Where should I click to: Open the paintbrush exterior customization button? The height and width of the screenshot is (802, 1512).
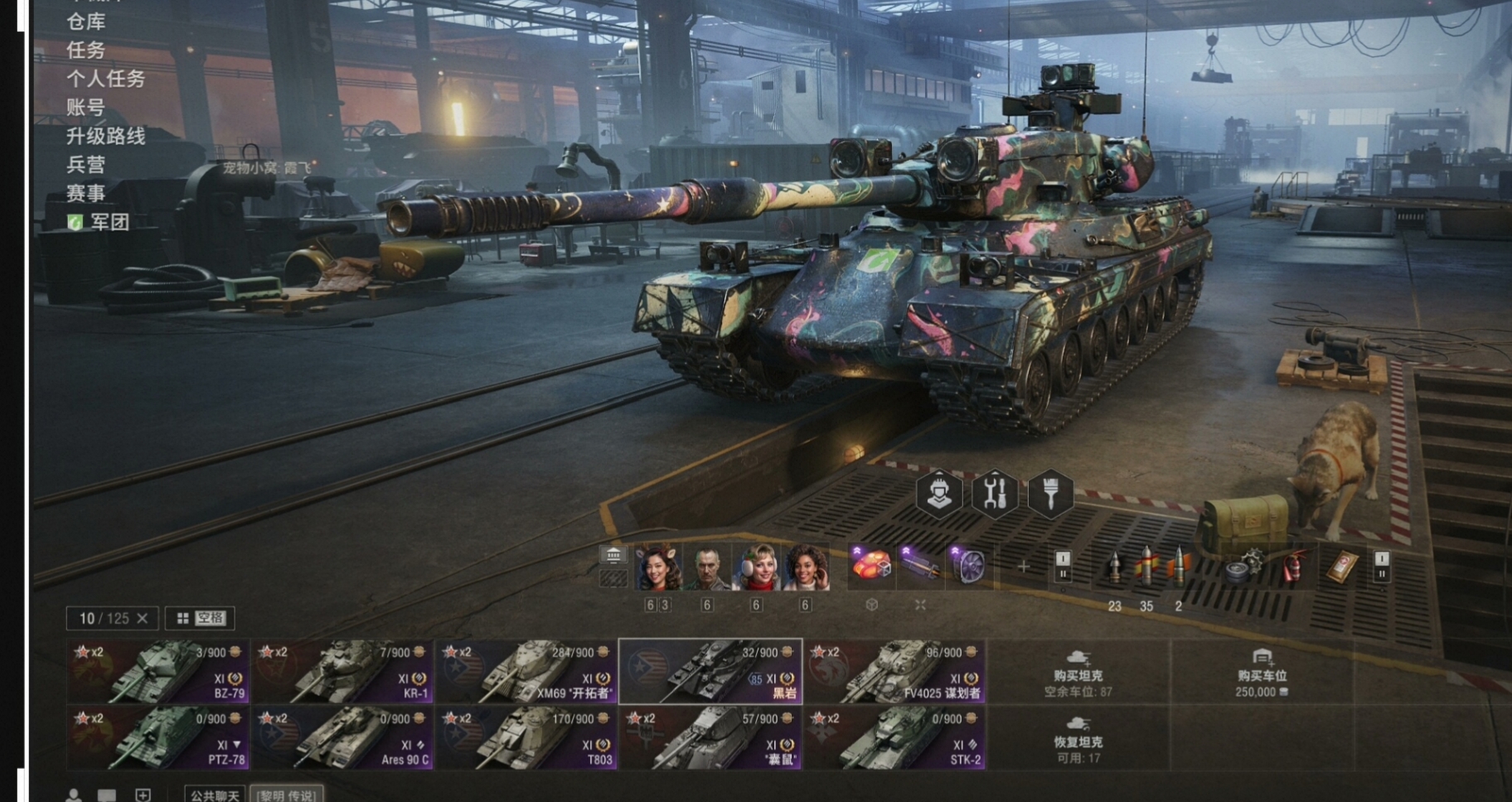coord(1050,494)
